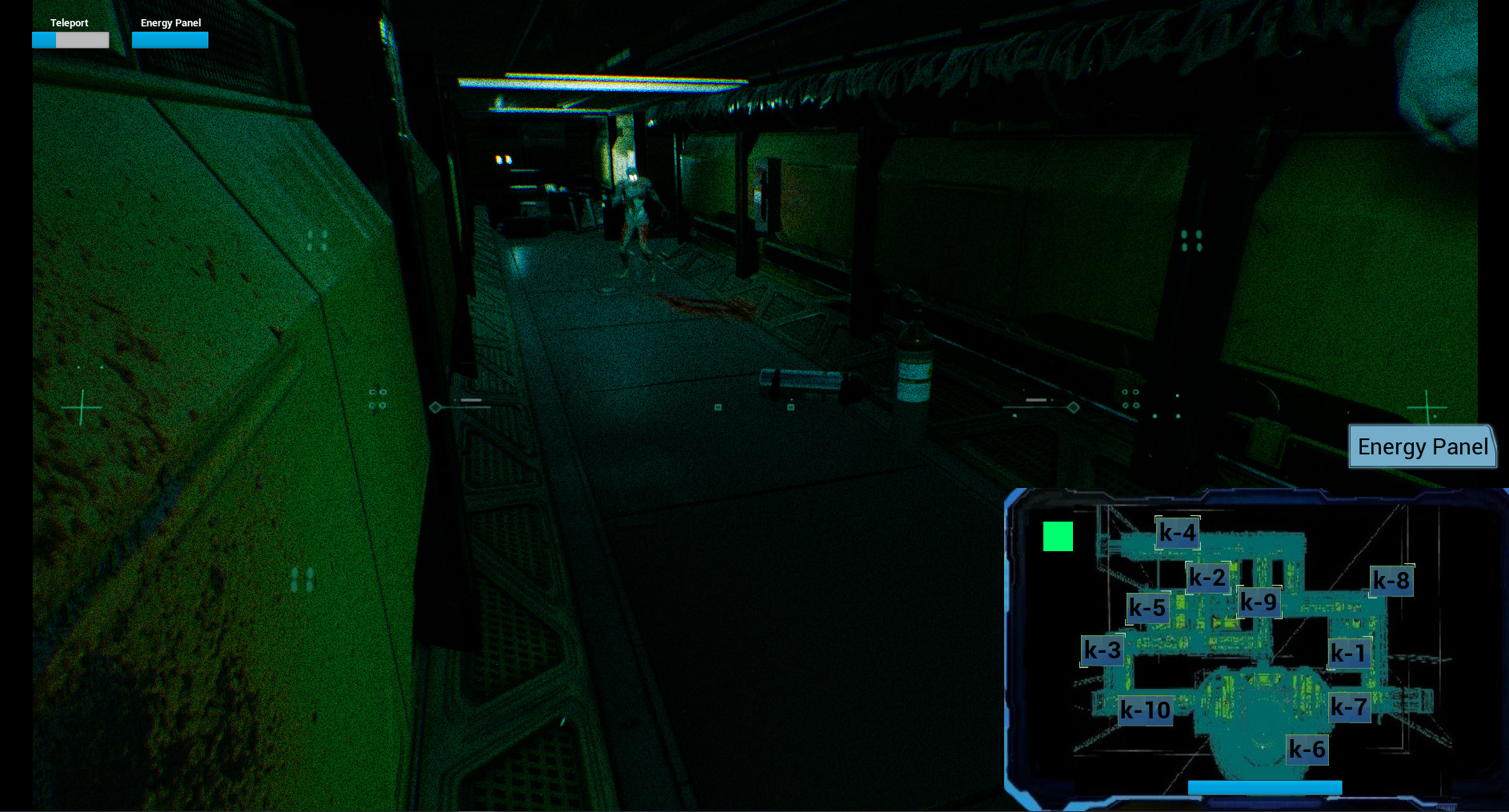Select waypoint k-4 on the map
This screenshot has height=812, width=1509.
click(1177, 531)
